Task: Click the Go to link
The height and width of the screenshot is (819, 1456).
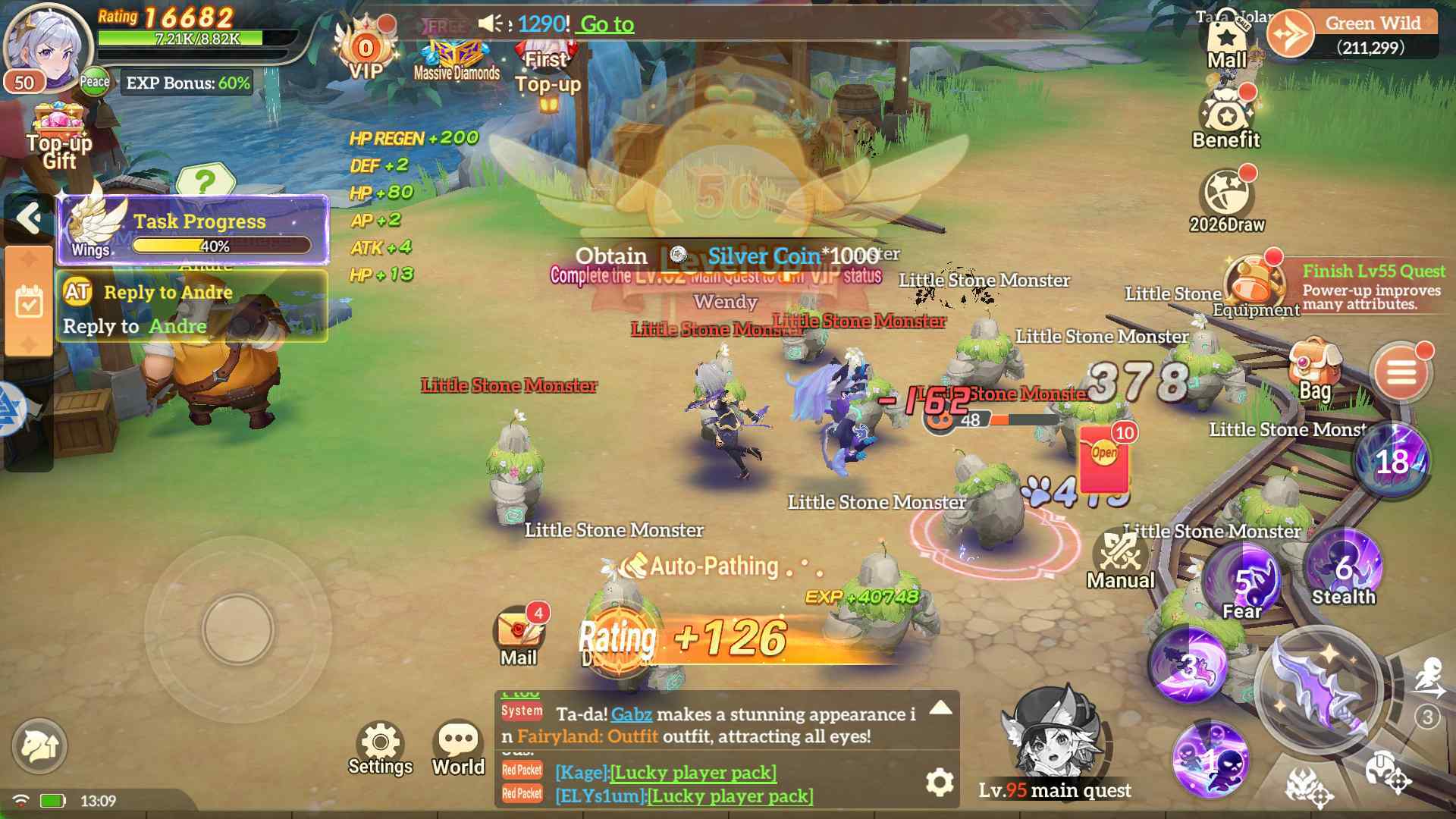Action: coord(607,24)
